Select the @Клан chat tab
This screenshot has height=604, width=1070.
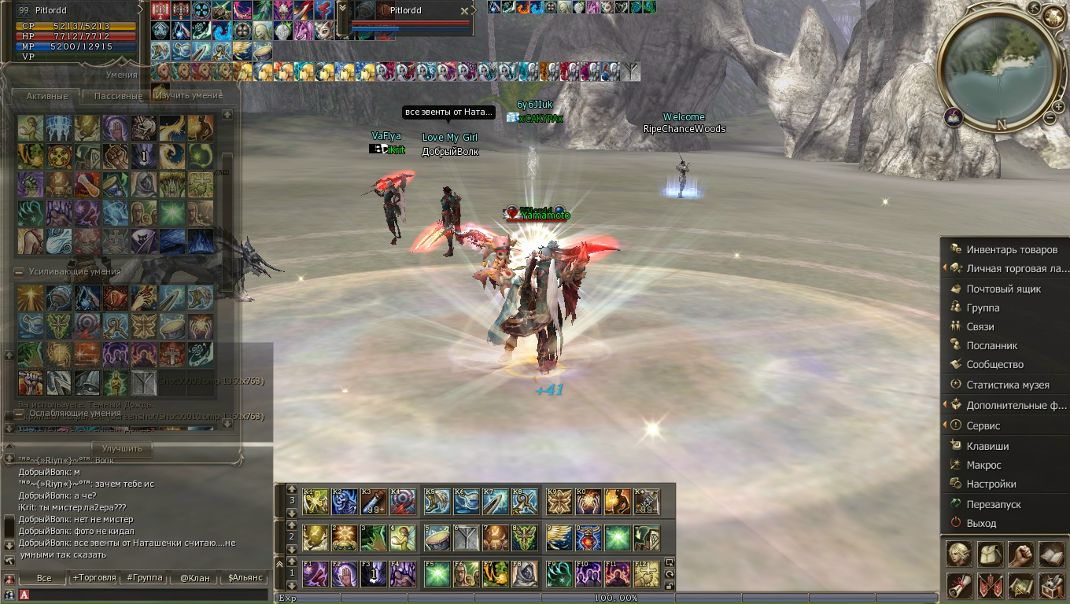tap(195, 578)
